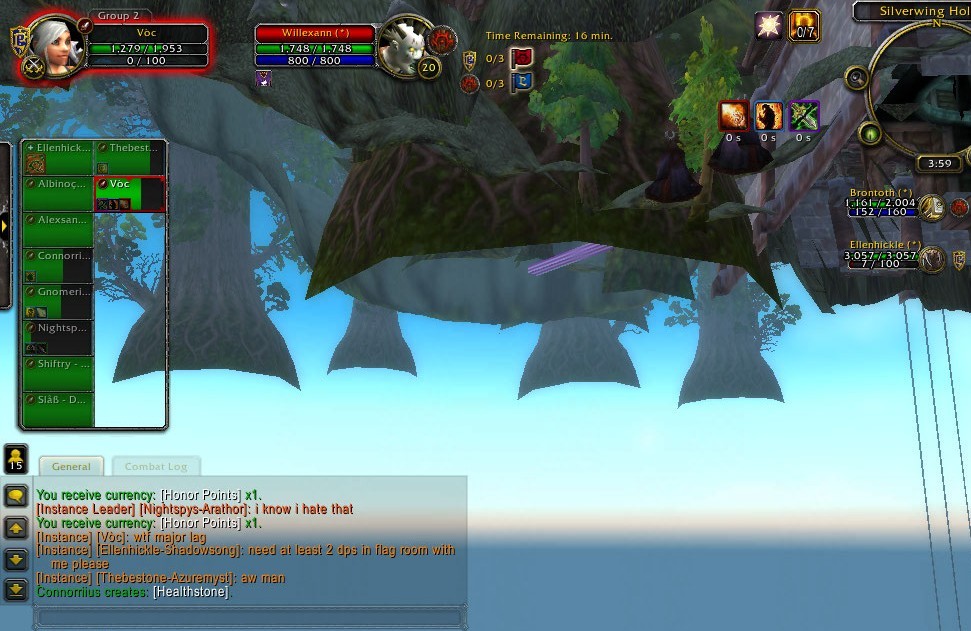This screenshot has height=631, width=971.
Task: Open the minimap tracking magnifier button
Action: [856, 78]
